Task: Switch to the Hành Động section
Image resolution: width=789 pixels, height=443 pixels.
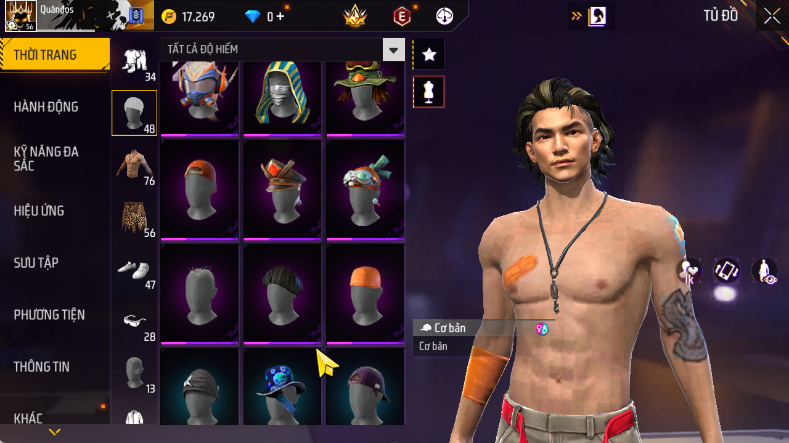Action: pyautogui.click(x=46, y=107)
